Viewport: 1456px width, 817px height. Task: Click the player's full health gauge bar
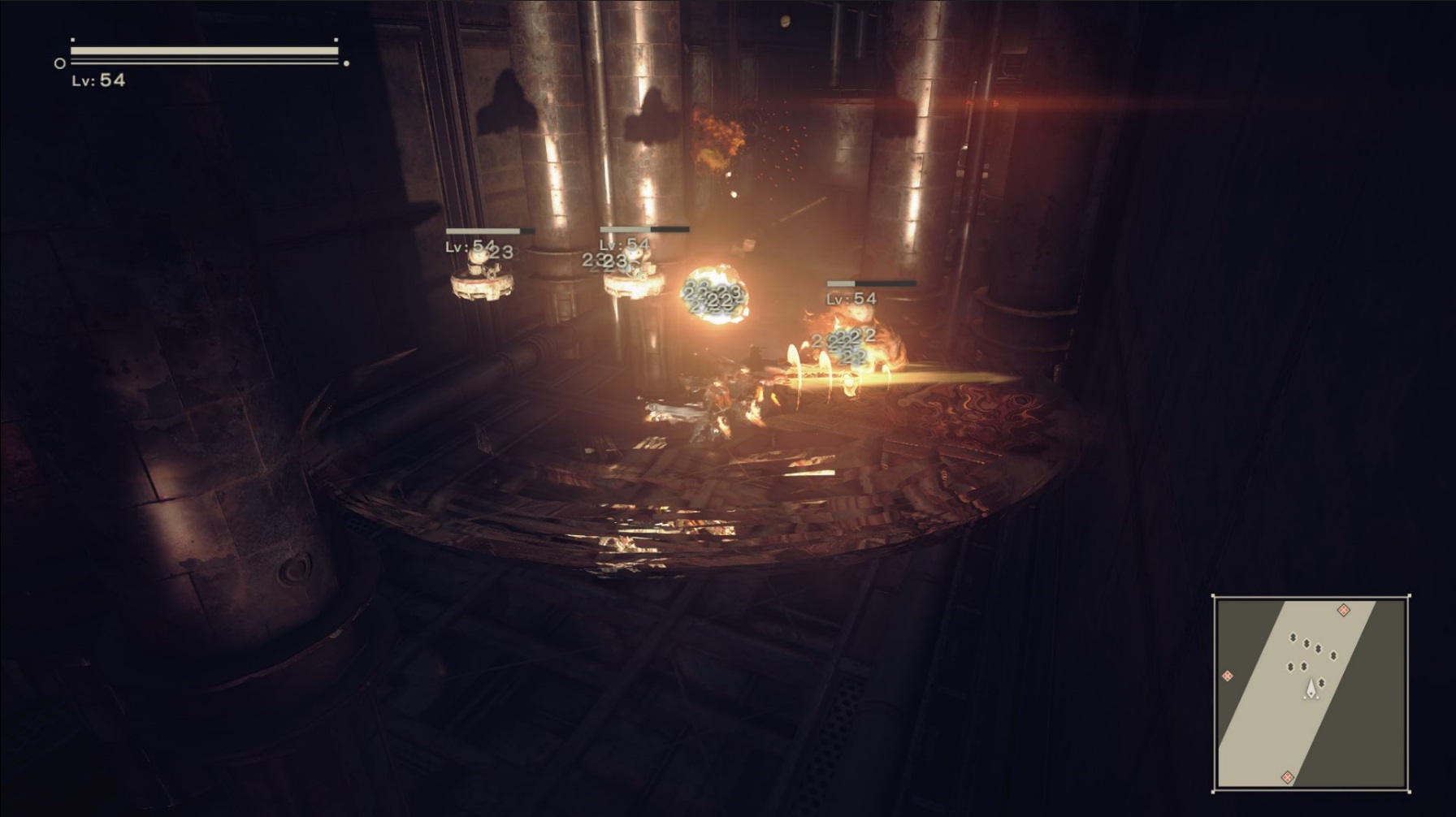pos(203,50)
